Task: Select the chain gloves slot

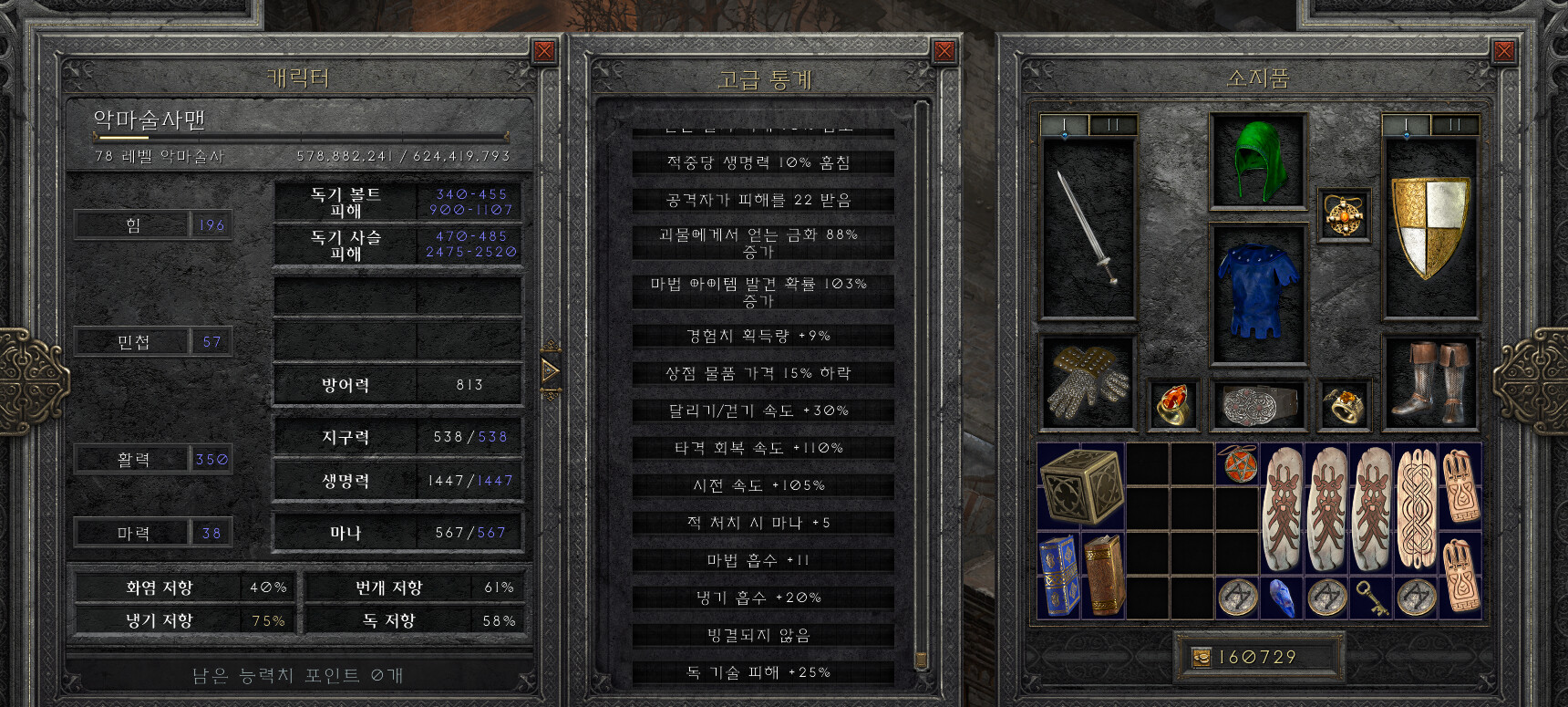Action: pos(1088,383)
